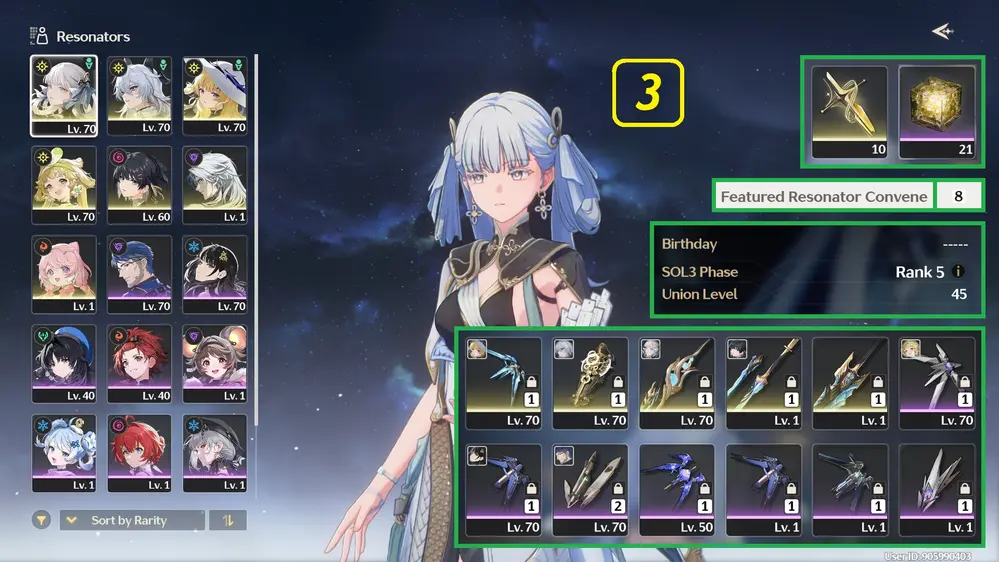Open the Sort by Rarity dropdown
Image resolution: width=999 pixels, height=562 pixels.
click(132, 520)
